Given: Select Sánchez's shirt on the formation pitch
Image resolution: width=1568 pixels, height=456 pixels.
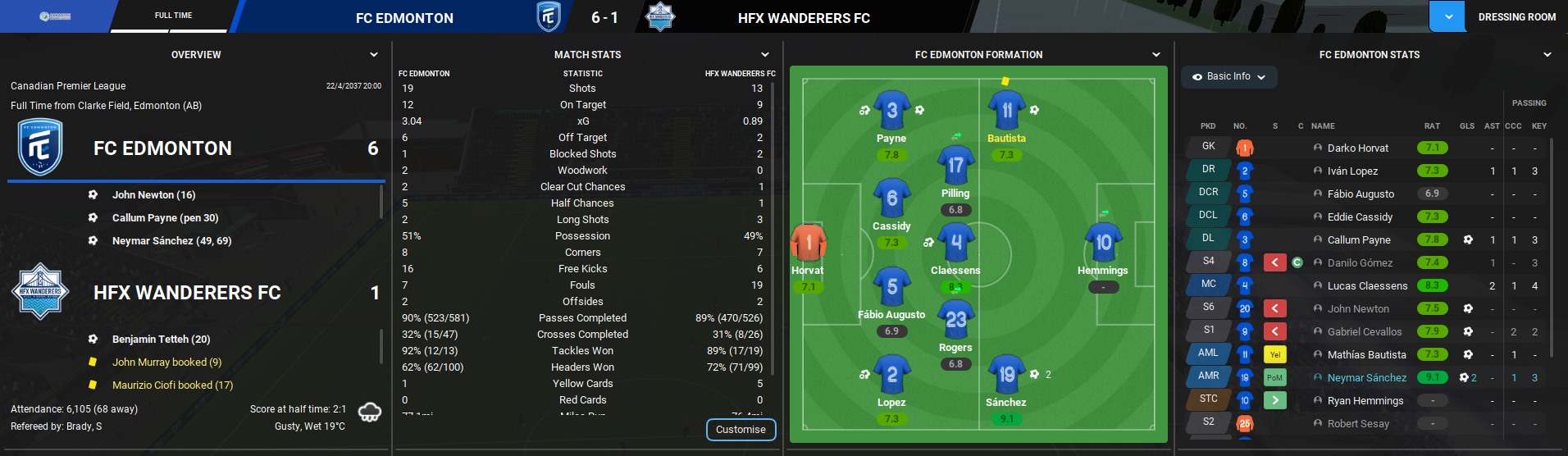Looking at the screenshot, I should 1006,374.
